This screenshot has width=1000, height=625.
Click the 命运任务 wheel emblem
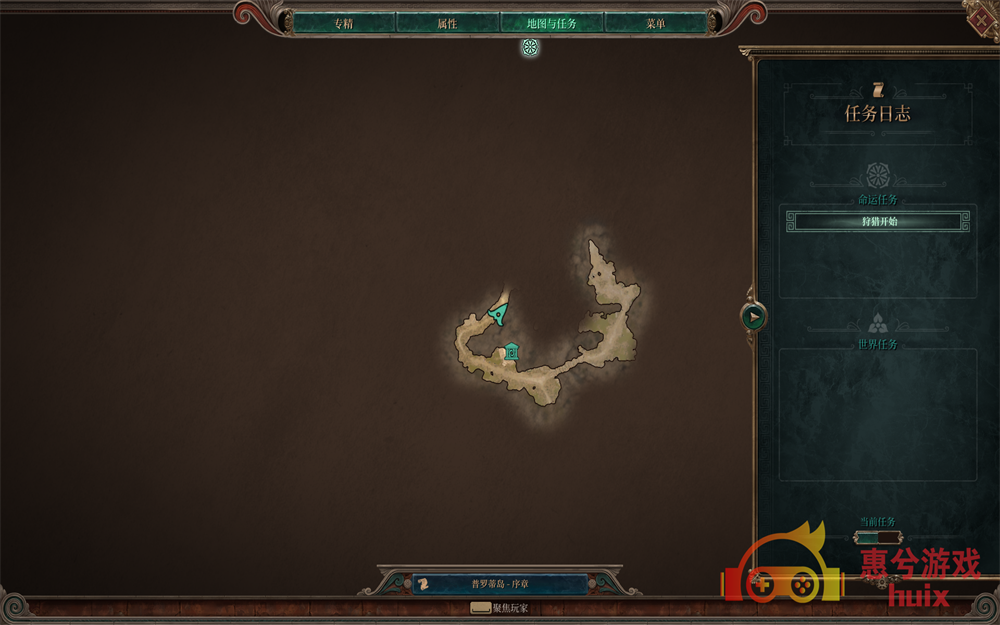click(878, 175)
